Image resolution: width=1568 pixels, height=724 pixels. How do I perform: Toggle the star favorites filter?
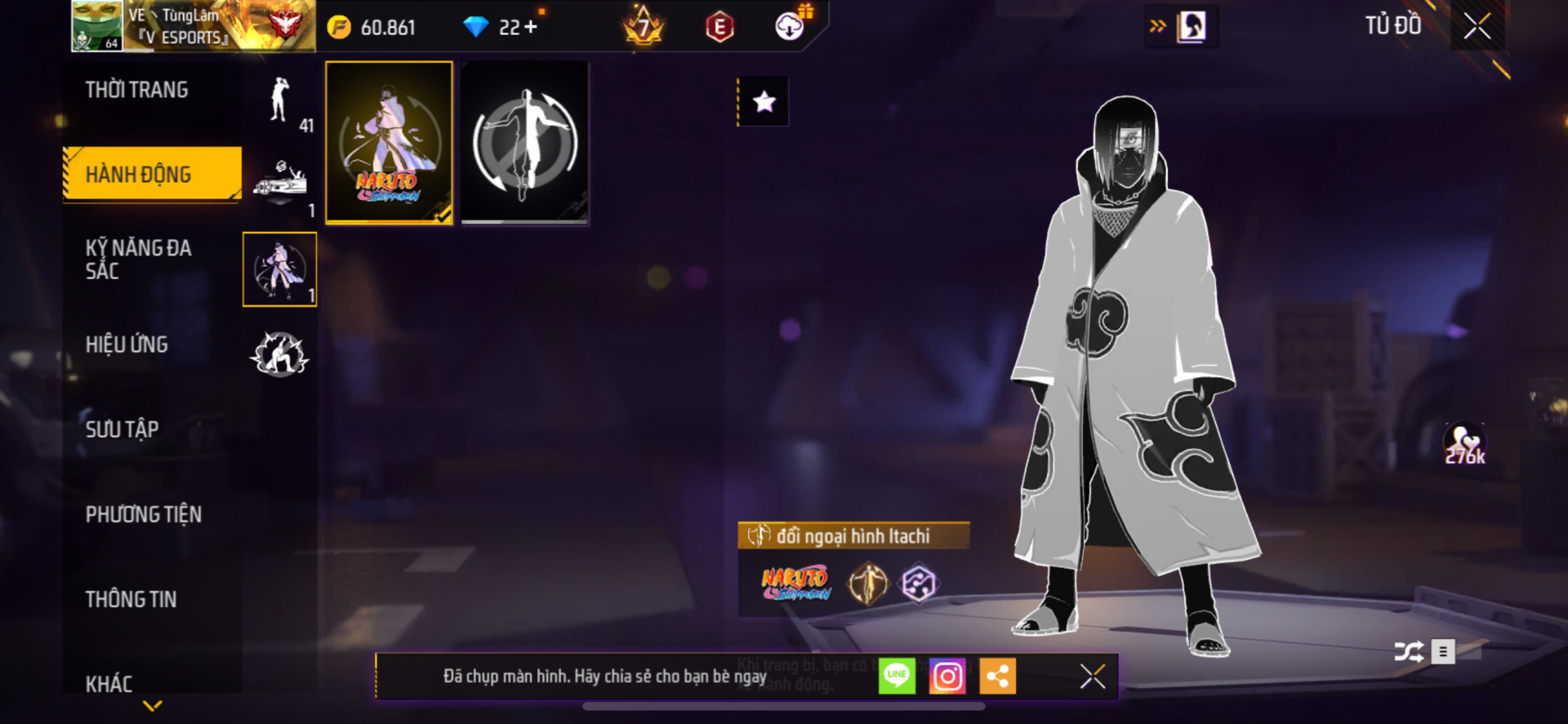pos(764,102)
